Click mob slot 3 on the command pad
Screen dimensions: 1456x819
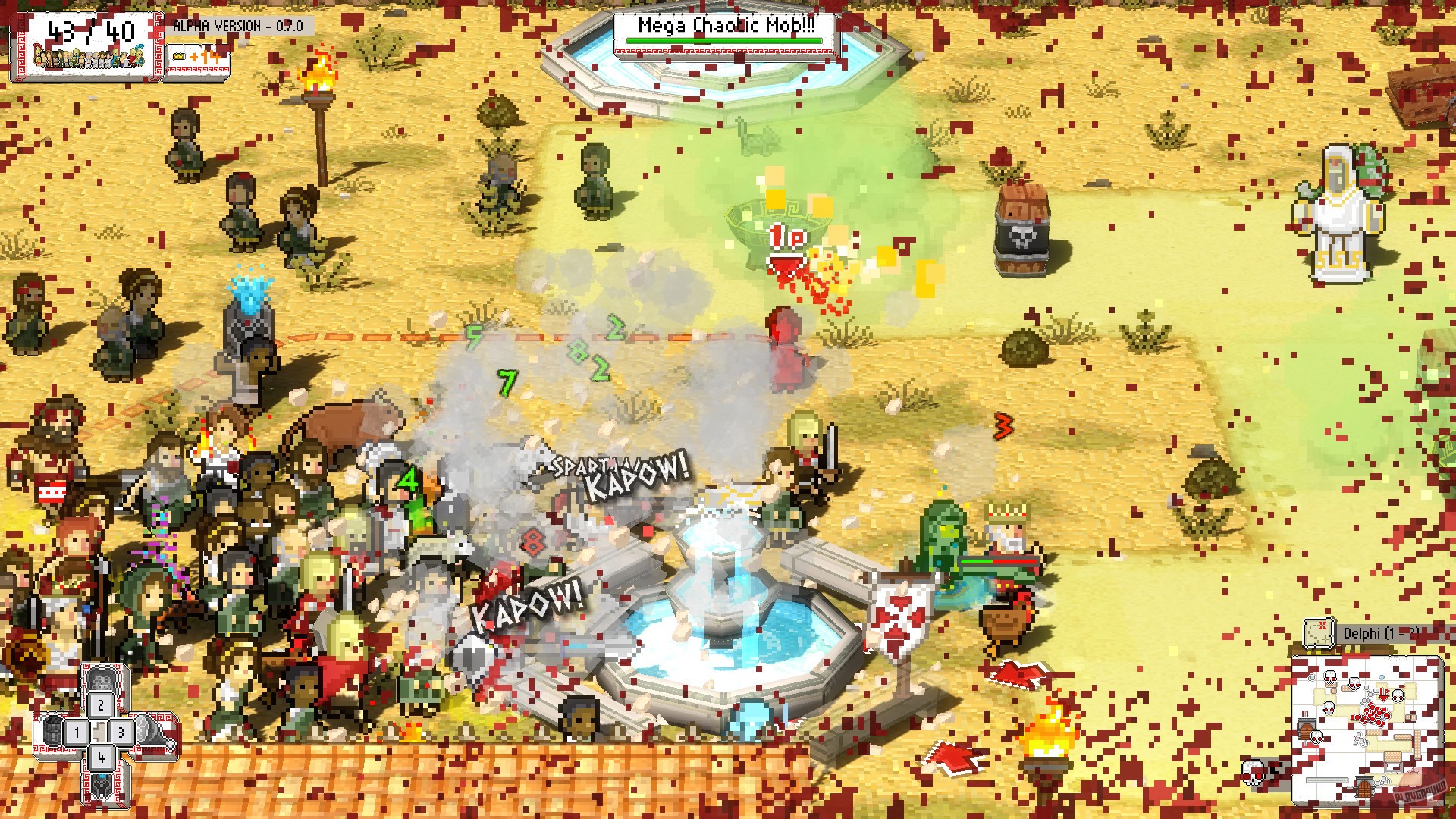point(120,732)
